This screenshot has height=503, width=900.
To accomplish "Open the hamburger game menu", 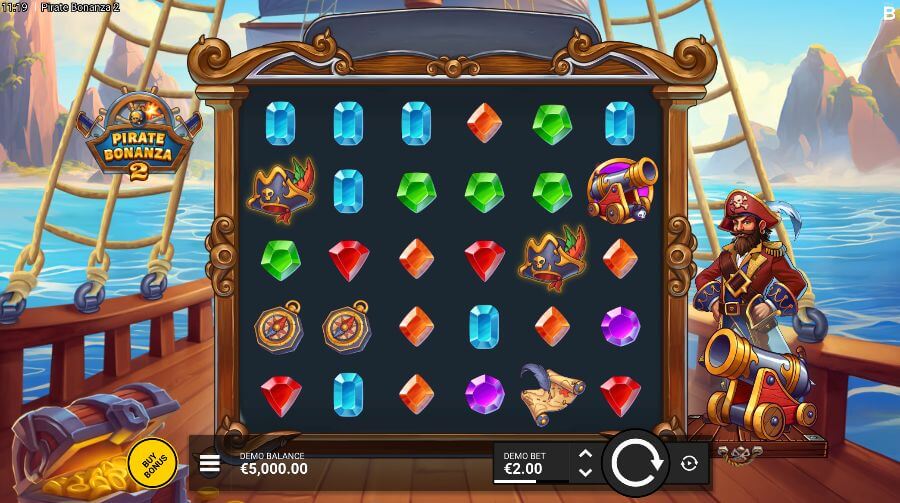I will pyautogui.click(x=210, y=463).
